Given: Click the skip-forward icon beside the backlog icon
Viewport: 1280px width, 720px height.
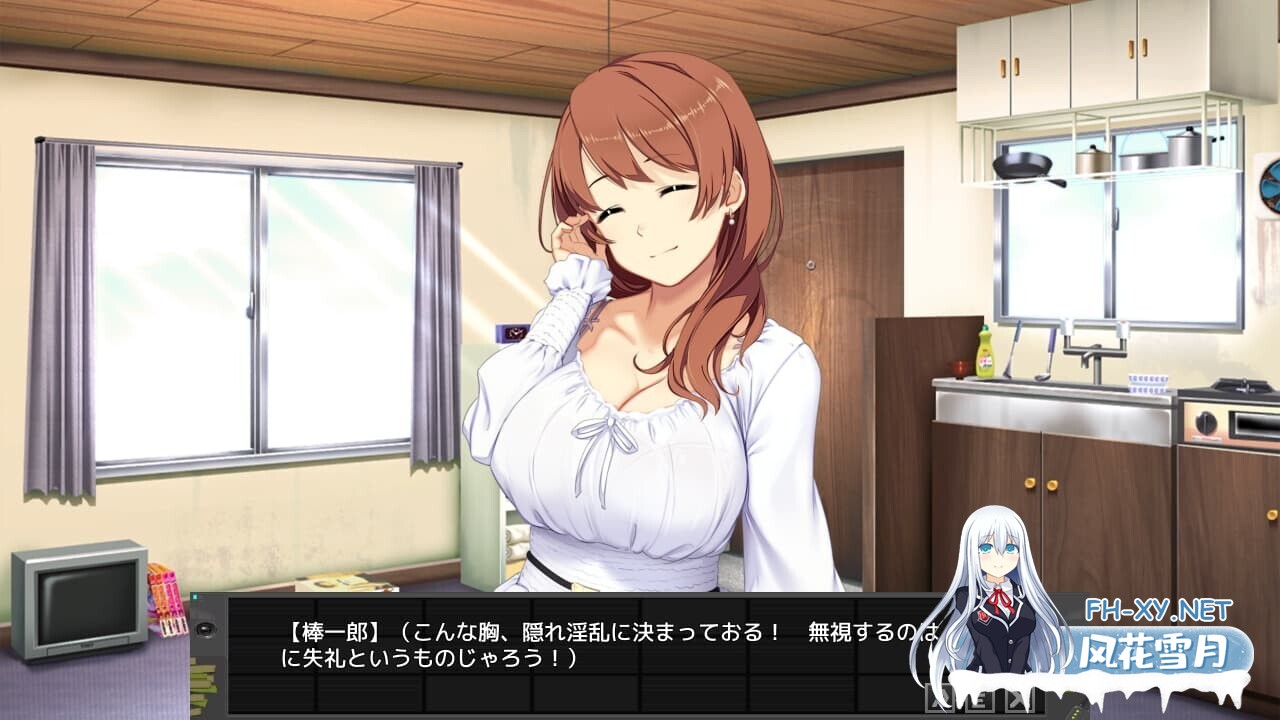Looking at the screenshot, I should (x=1018, y=697).
